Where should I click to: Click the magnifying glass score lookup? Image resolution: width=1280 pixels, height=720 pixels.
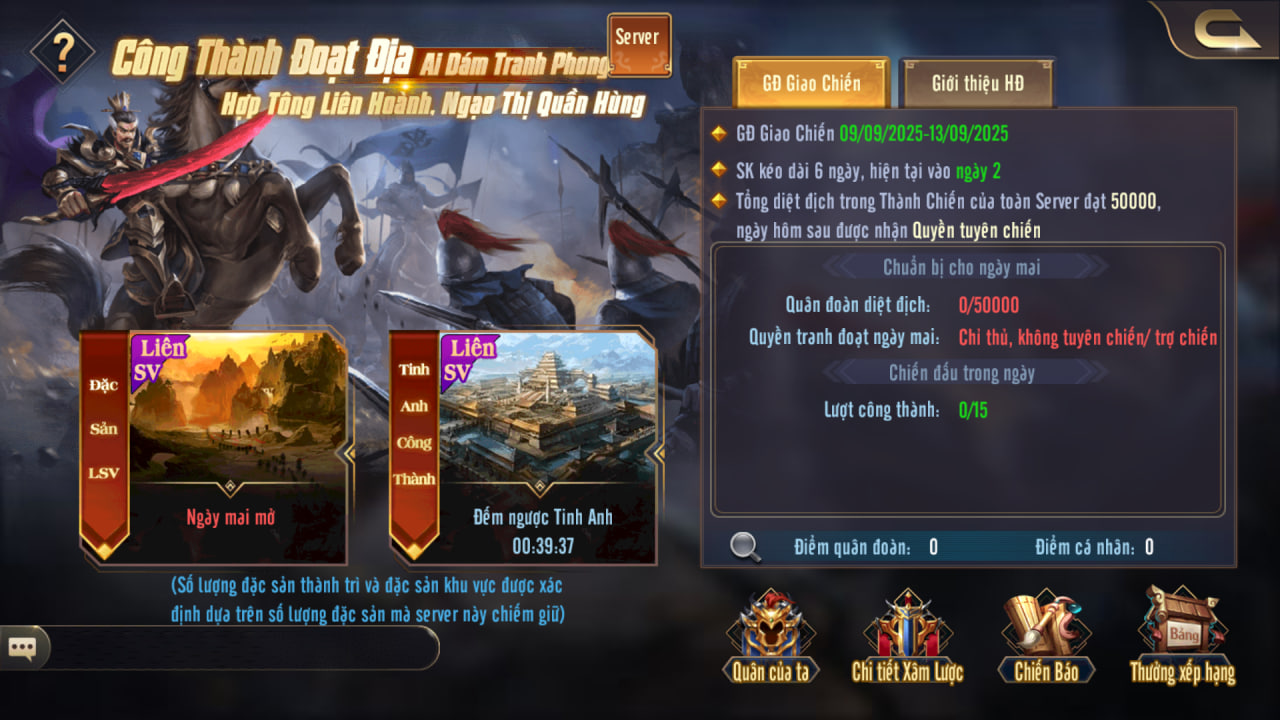click(745, 546)
